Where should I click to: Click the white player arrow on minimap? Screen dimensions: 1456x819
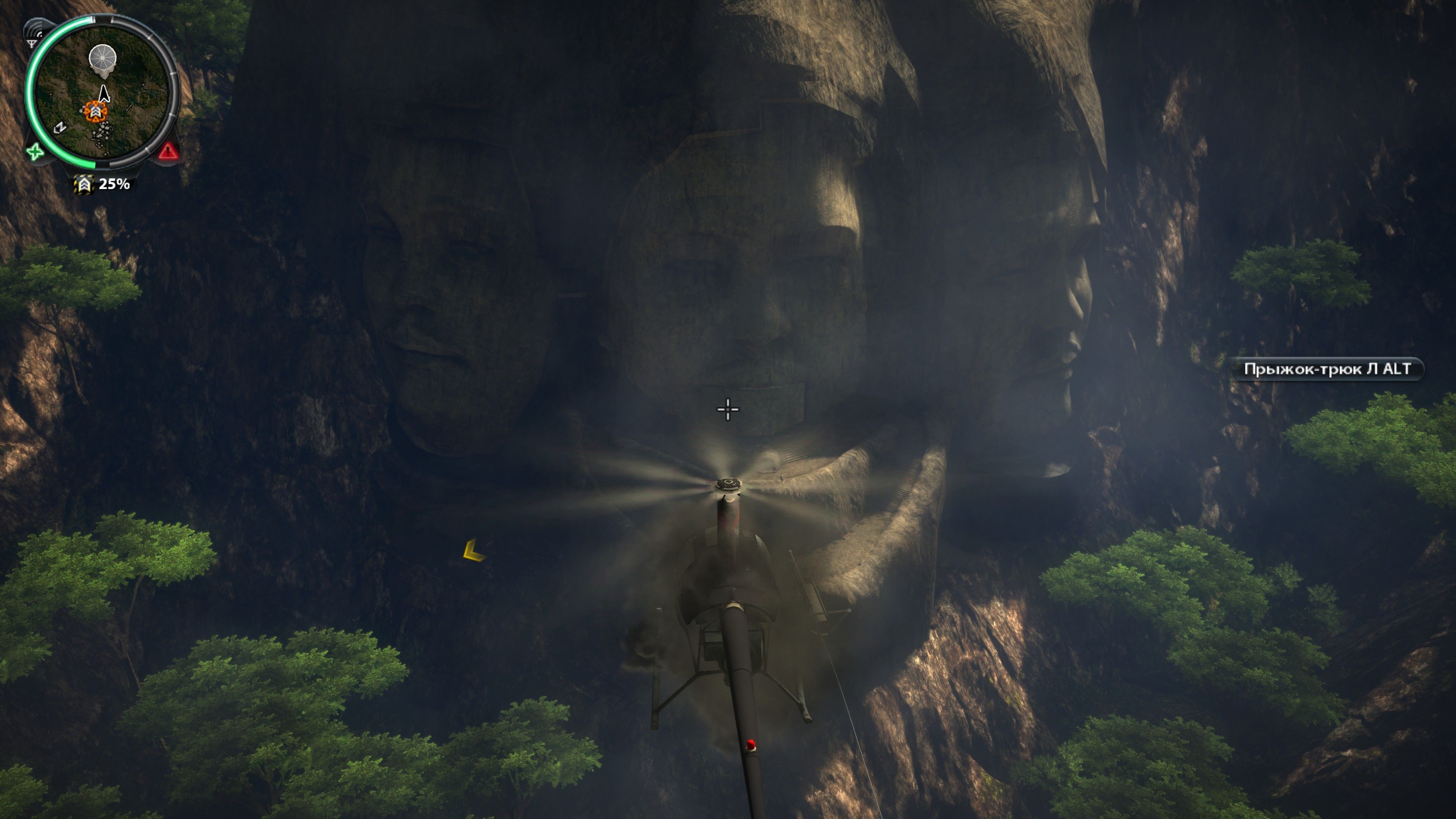tap(104, 93)
